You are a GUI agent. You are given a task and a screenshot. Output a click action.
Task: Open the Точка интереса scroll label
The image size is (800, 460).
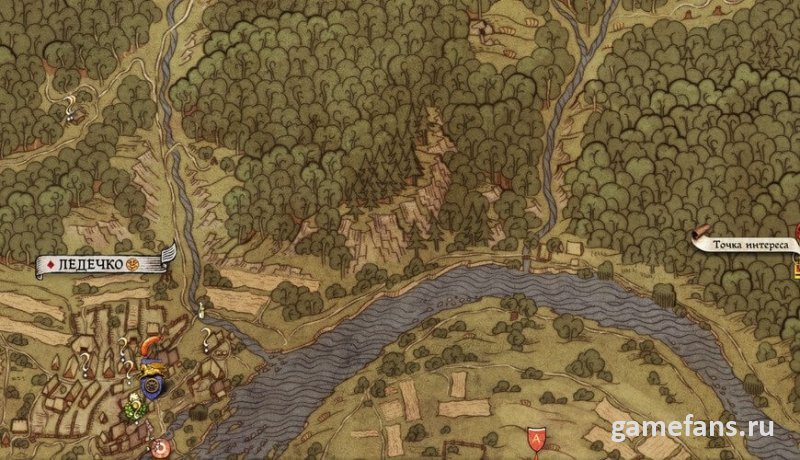(x=748, y=241)
